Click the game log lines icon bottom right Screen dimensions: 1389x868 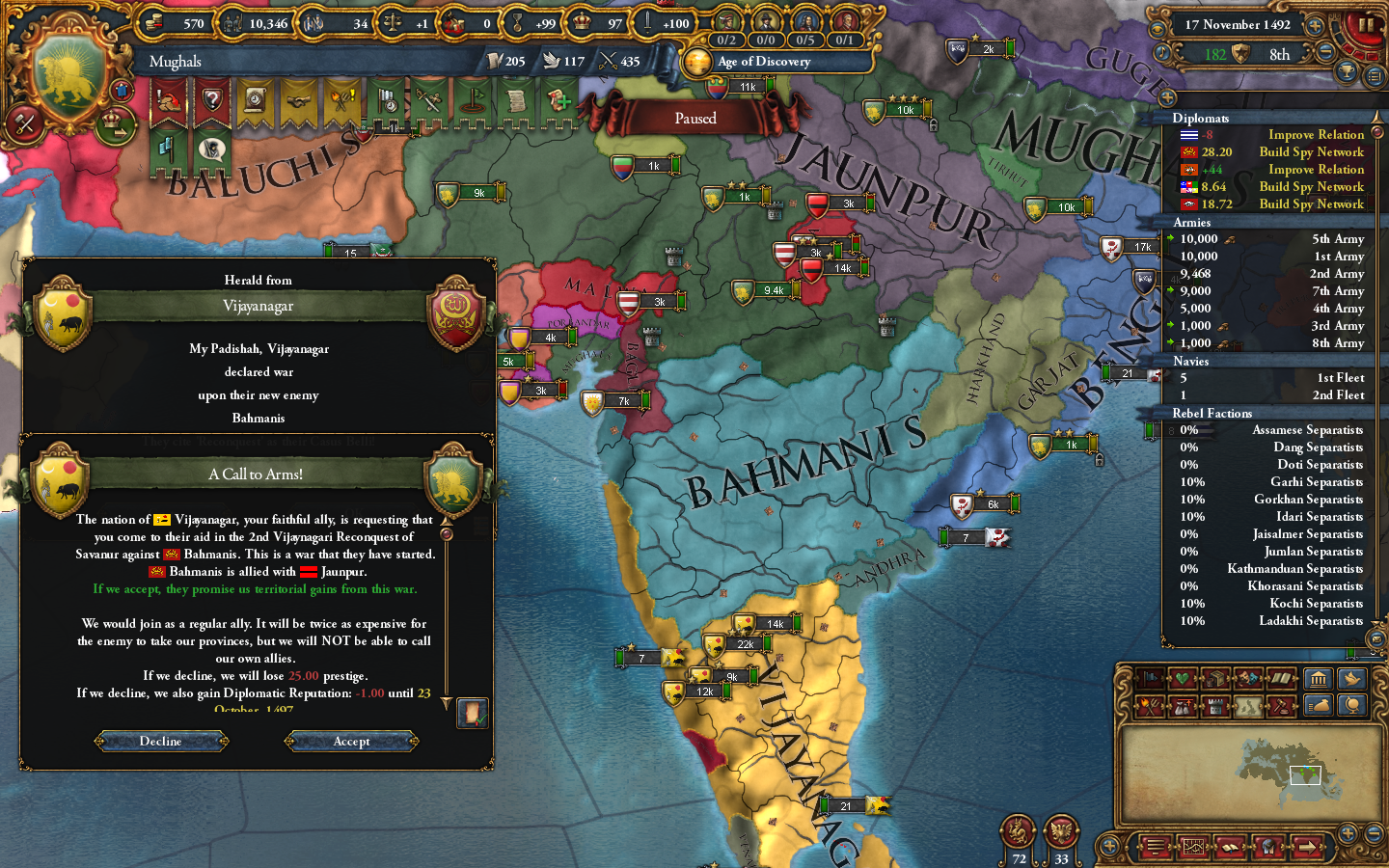coord(1156,847)
